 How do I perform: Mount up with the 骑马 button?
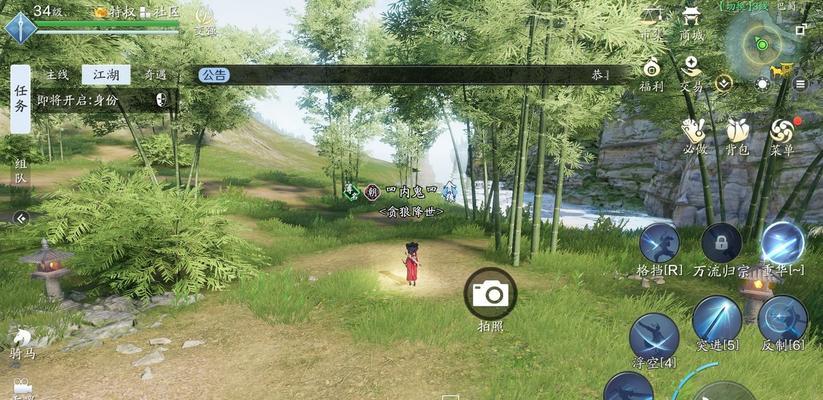(22, 342)
